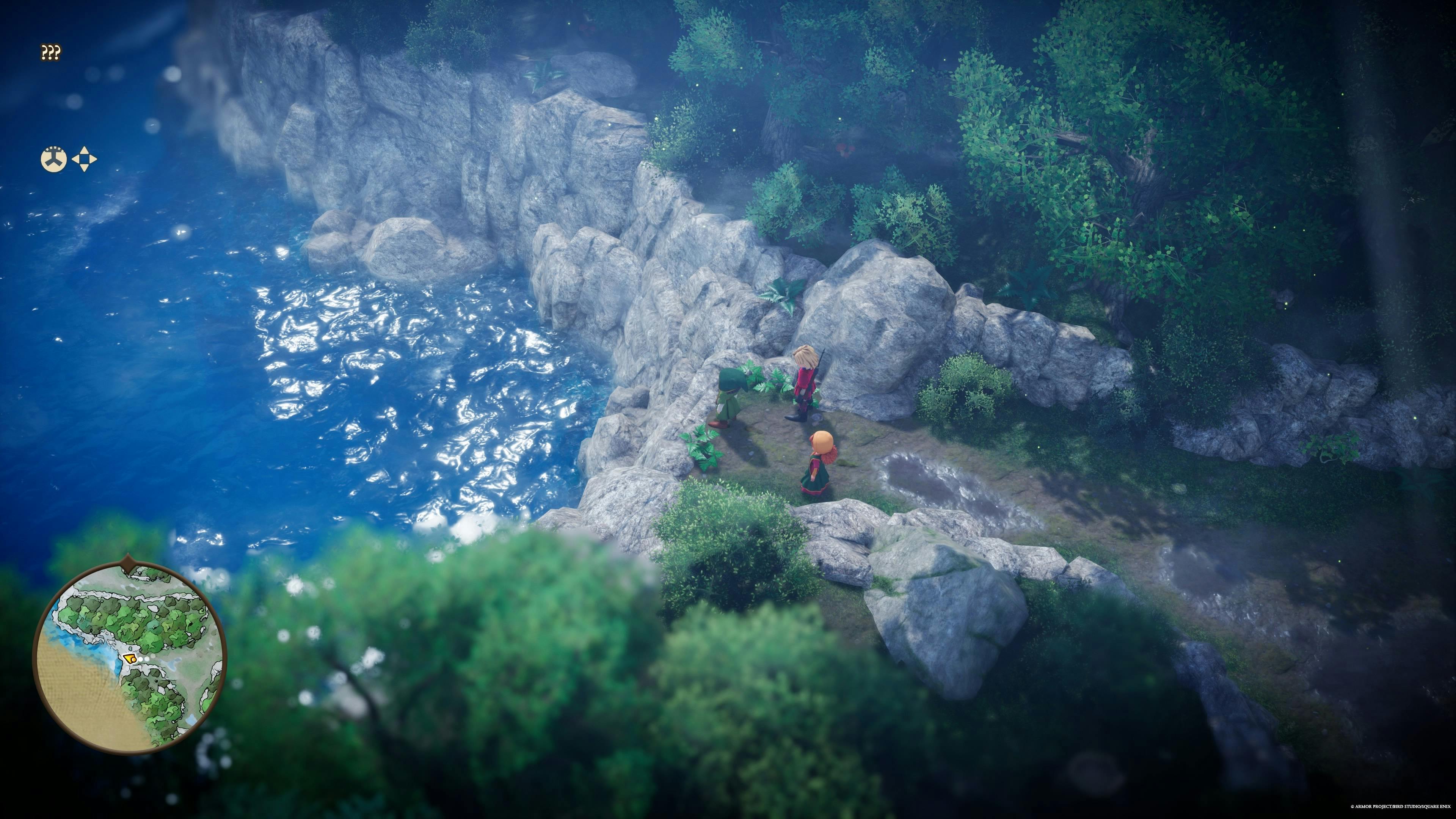
Task: Click the yellow player marker on the minimap
Action: 130,658
